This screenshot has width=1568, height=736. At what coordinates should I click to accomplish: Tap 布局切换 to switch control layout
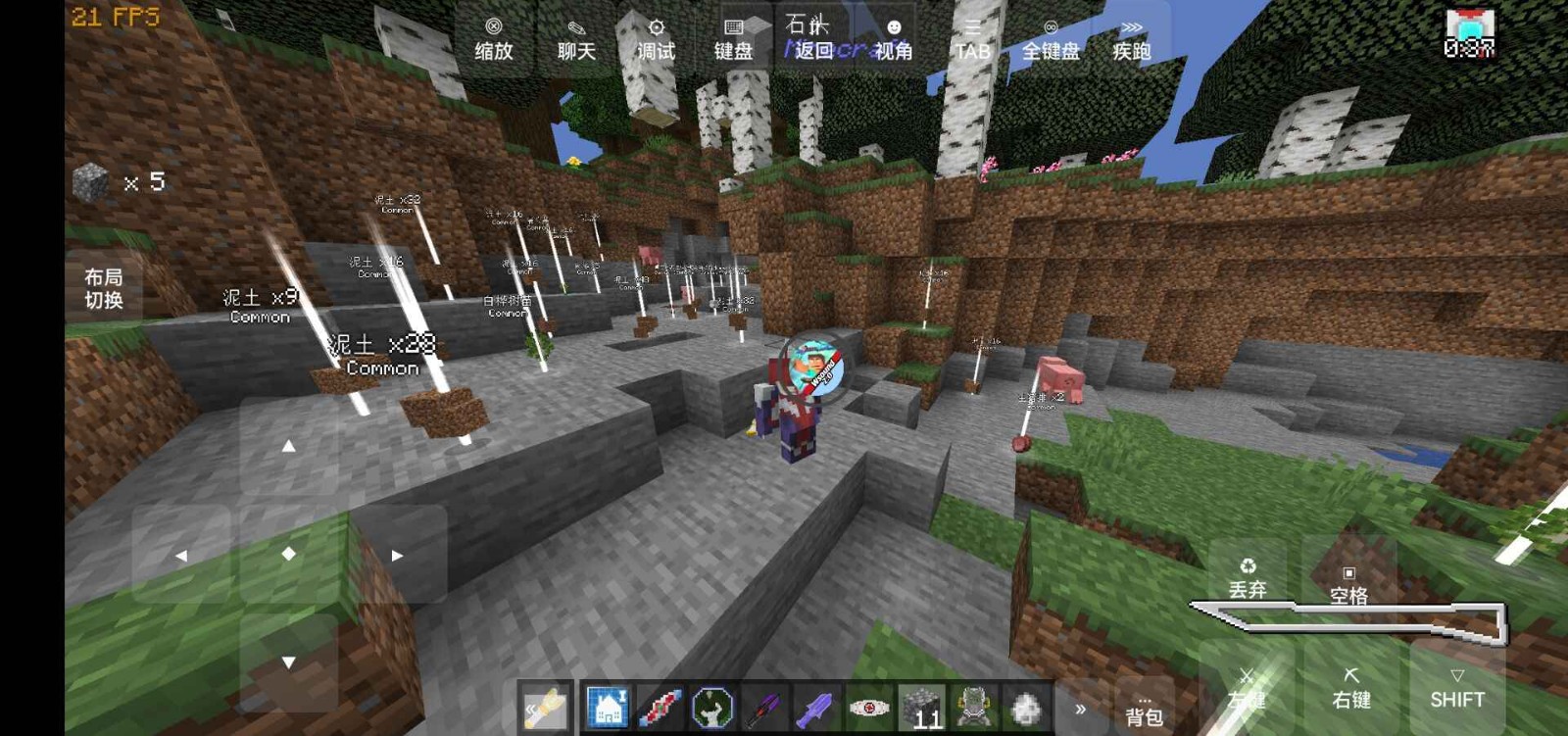[104, 288]
